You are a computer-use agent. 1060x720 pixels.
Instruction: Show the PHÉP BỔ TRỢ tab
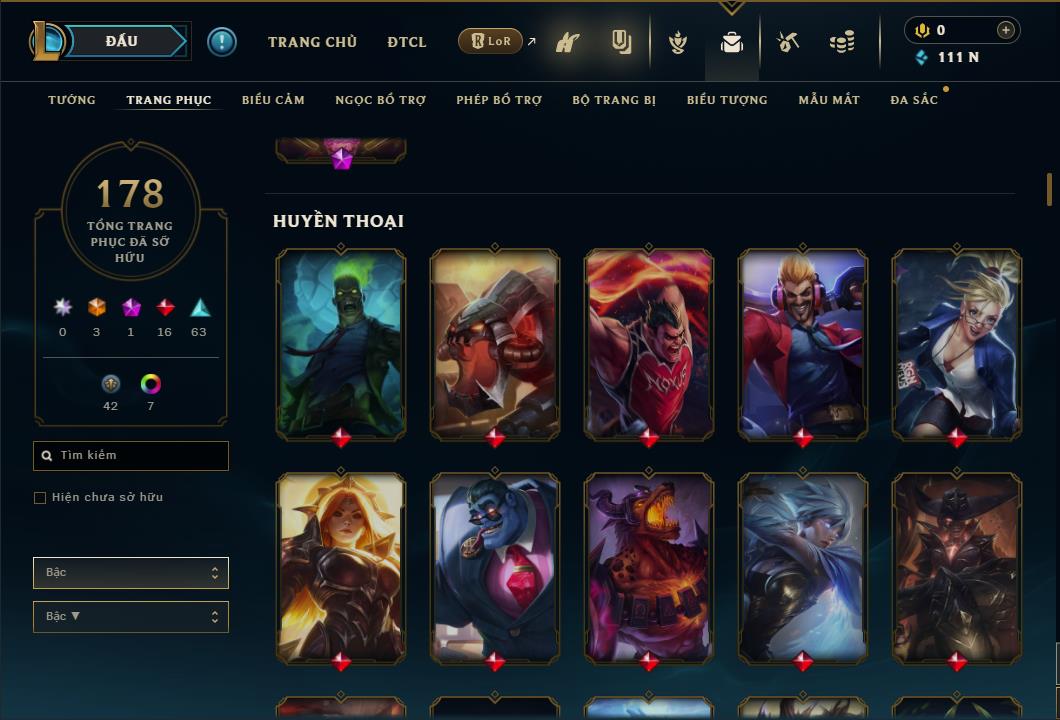pyautogui.click(x=499, y=100)
